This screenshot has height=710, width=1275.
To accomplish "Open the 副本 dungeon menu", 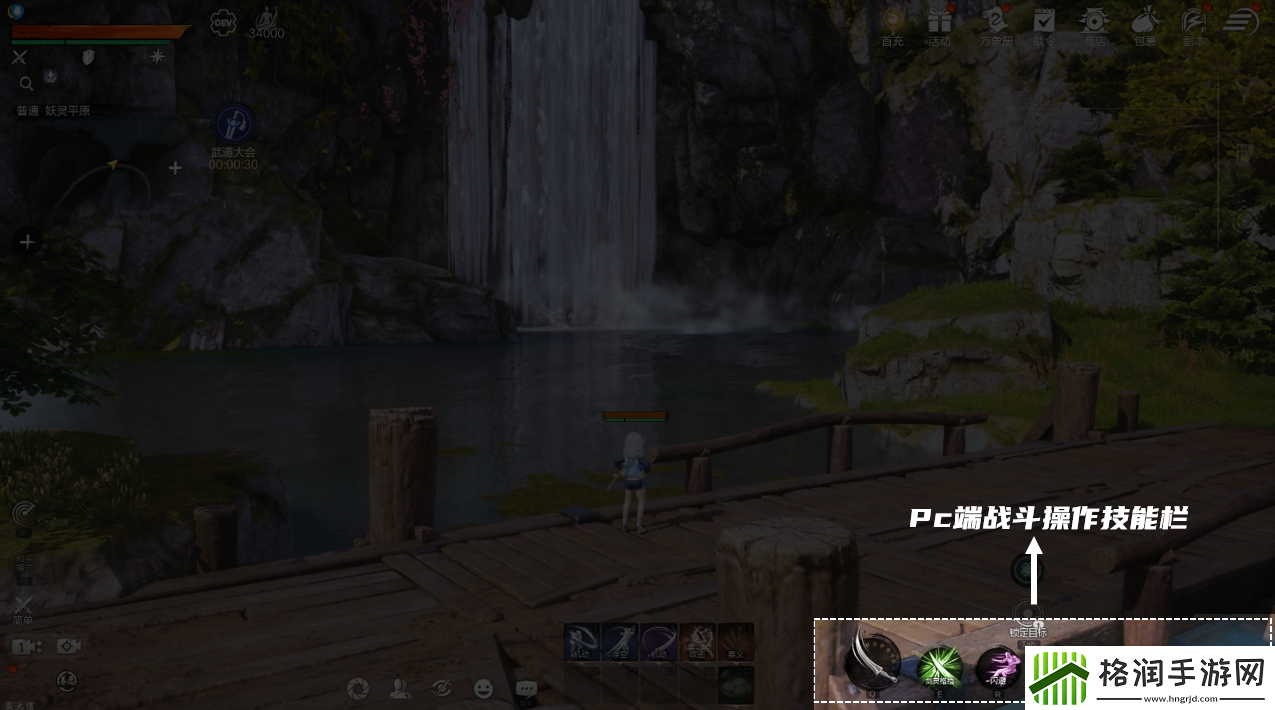I will (x=1194, y=22).
